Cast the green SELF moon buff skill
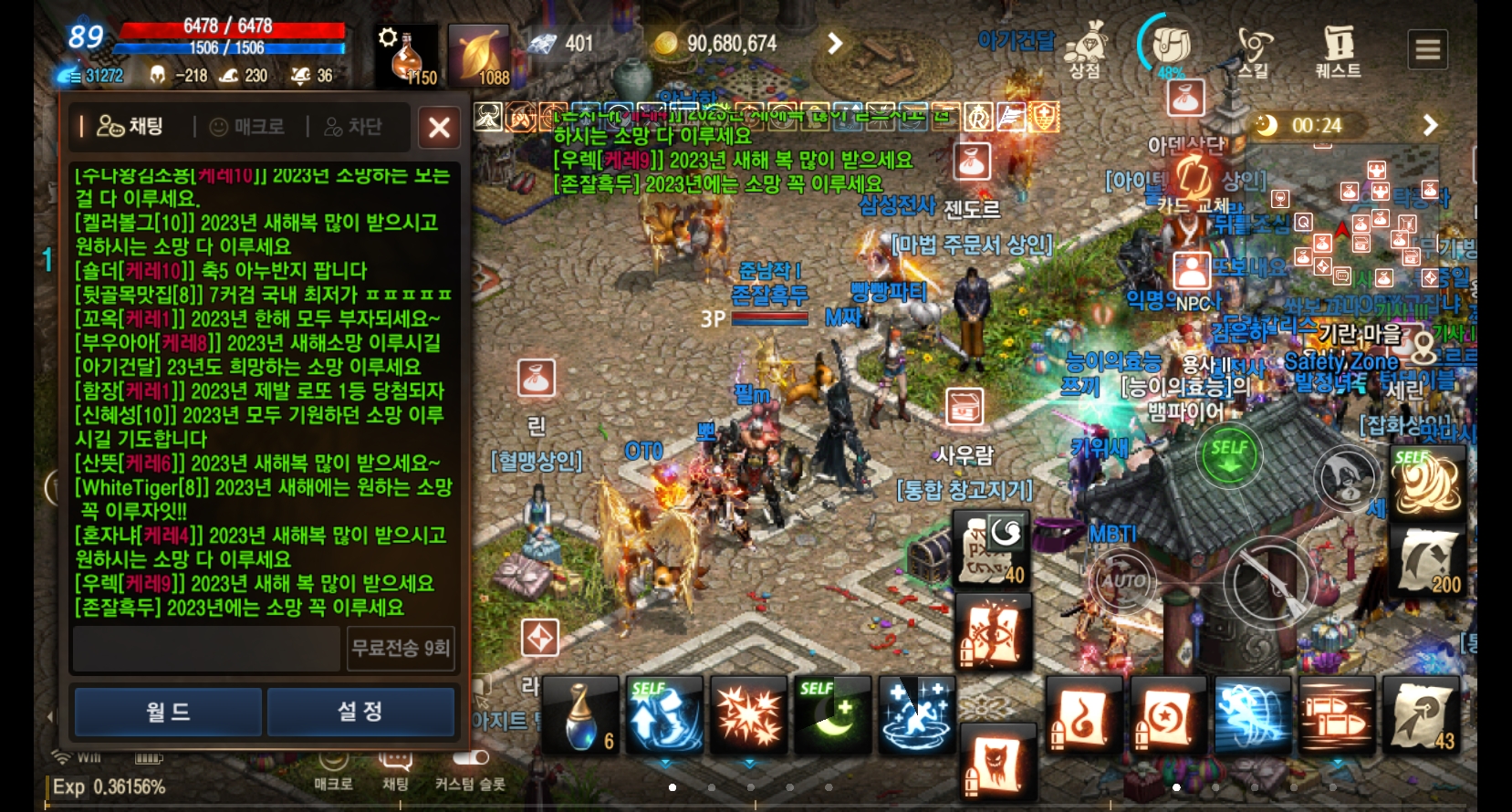 click(833, 716)
